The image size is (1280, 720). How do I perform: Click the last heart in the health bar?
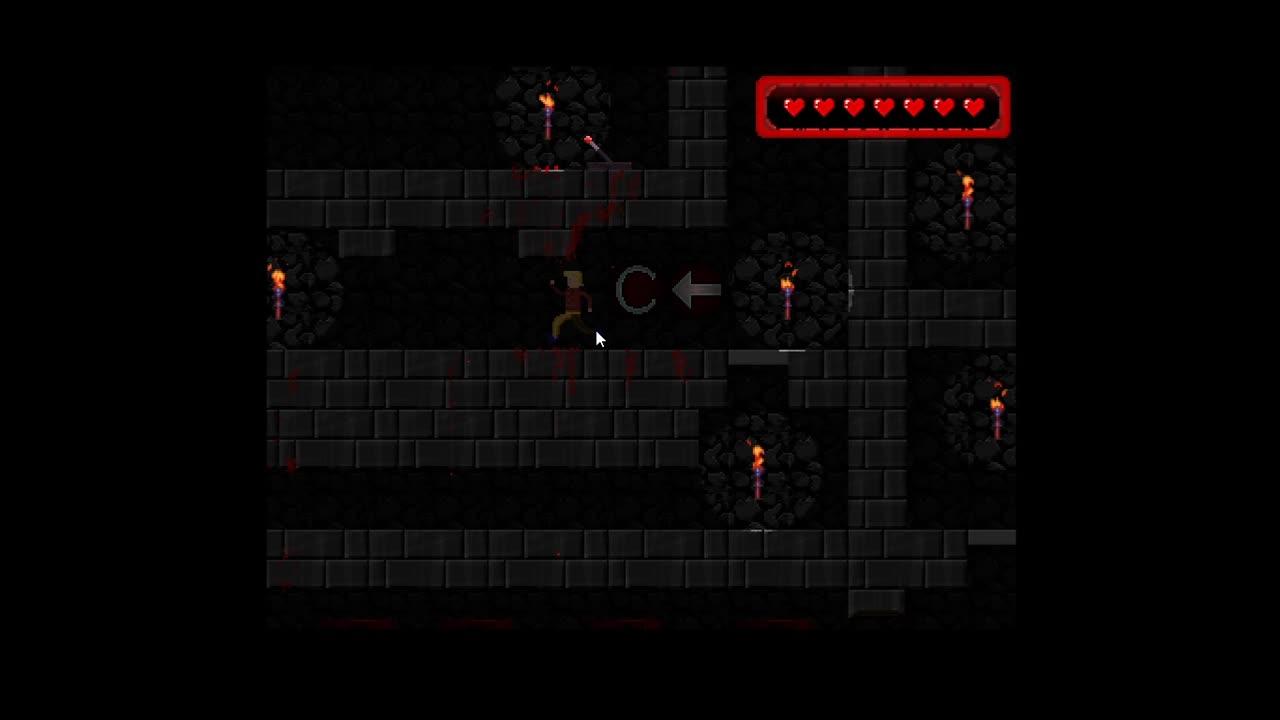tap(974, 107)
